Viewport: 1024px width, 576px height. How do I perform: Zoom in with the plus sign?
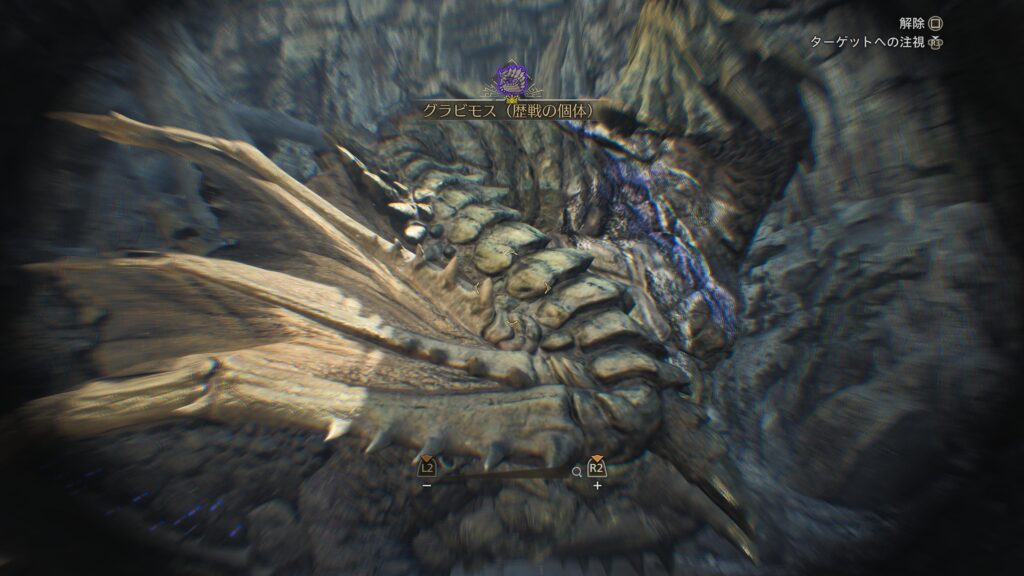point(597,486)
